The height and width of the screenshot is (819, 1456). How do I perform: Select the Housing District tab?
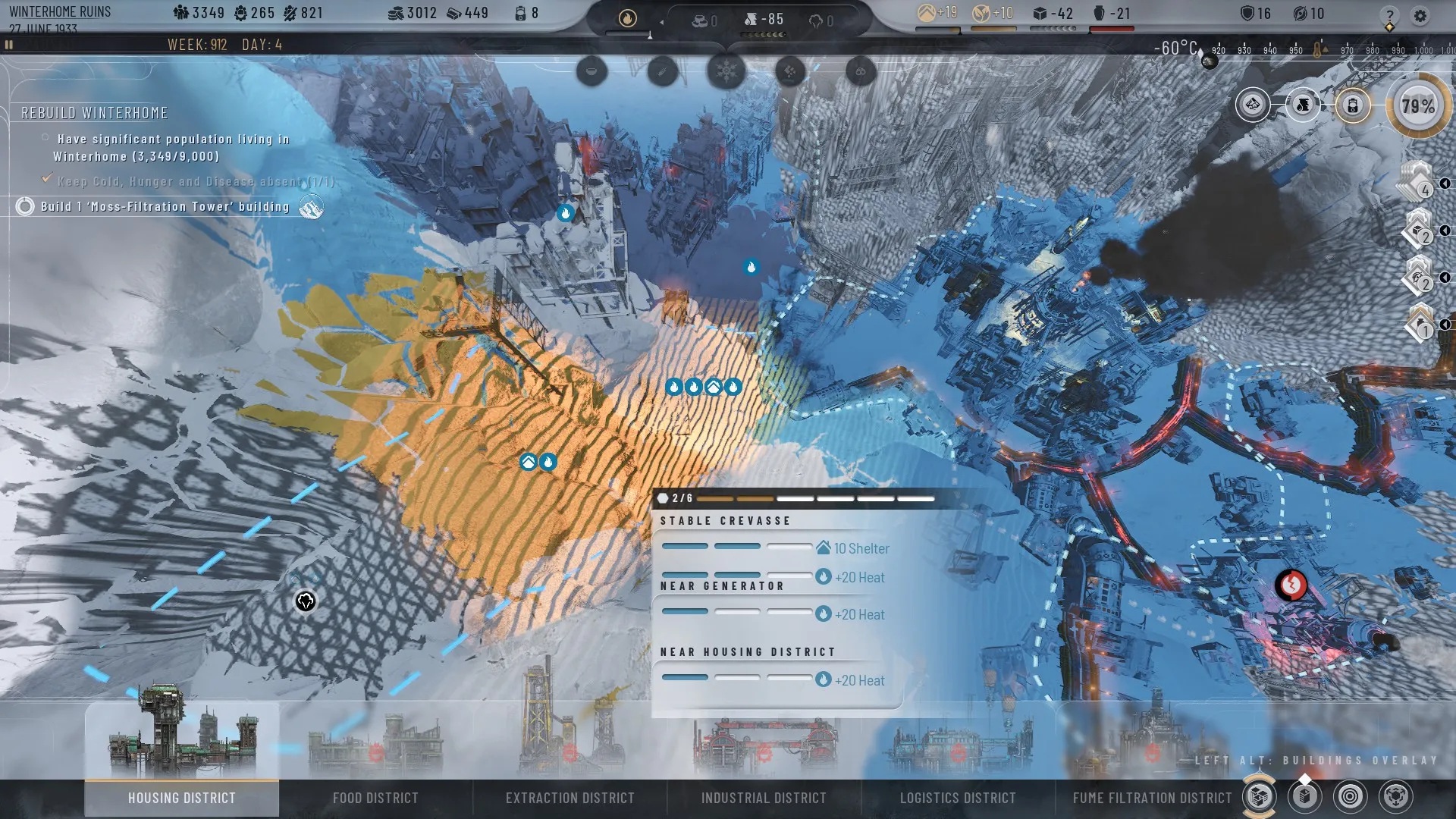pos(181,797)
